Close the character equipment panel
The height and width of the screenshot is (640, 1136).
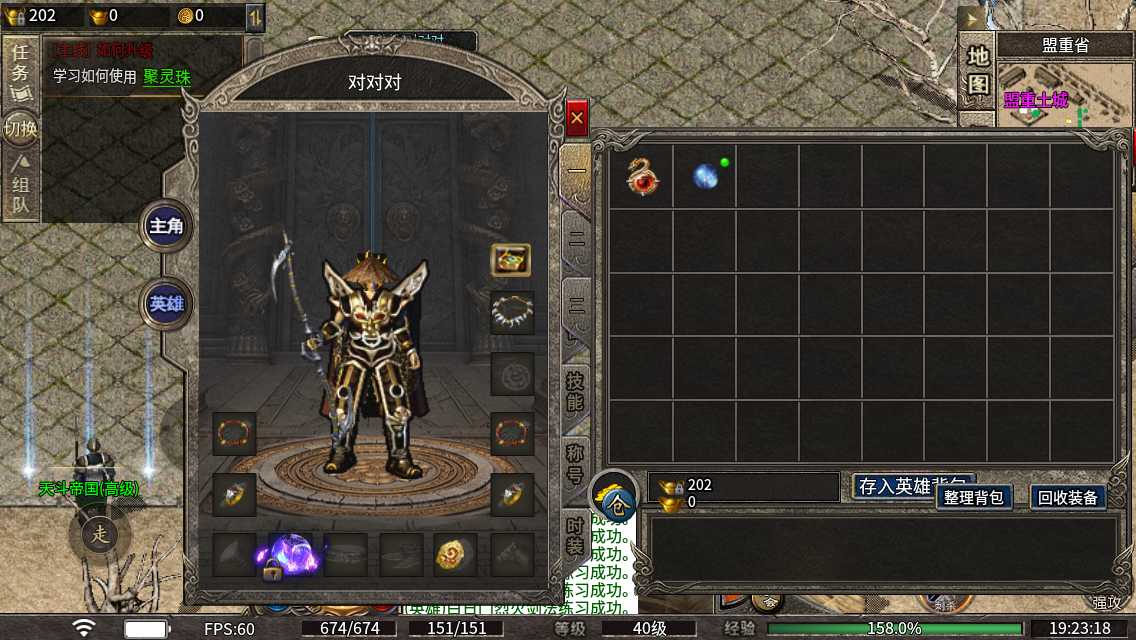click(577, 119)
